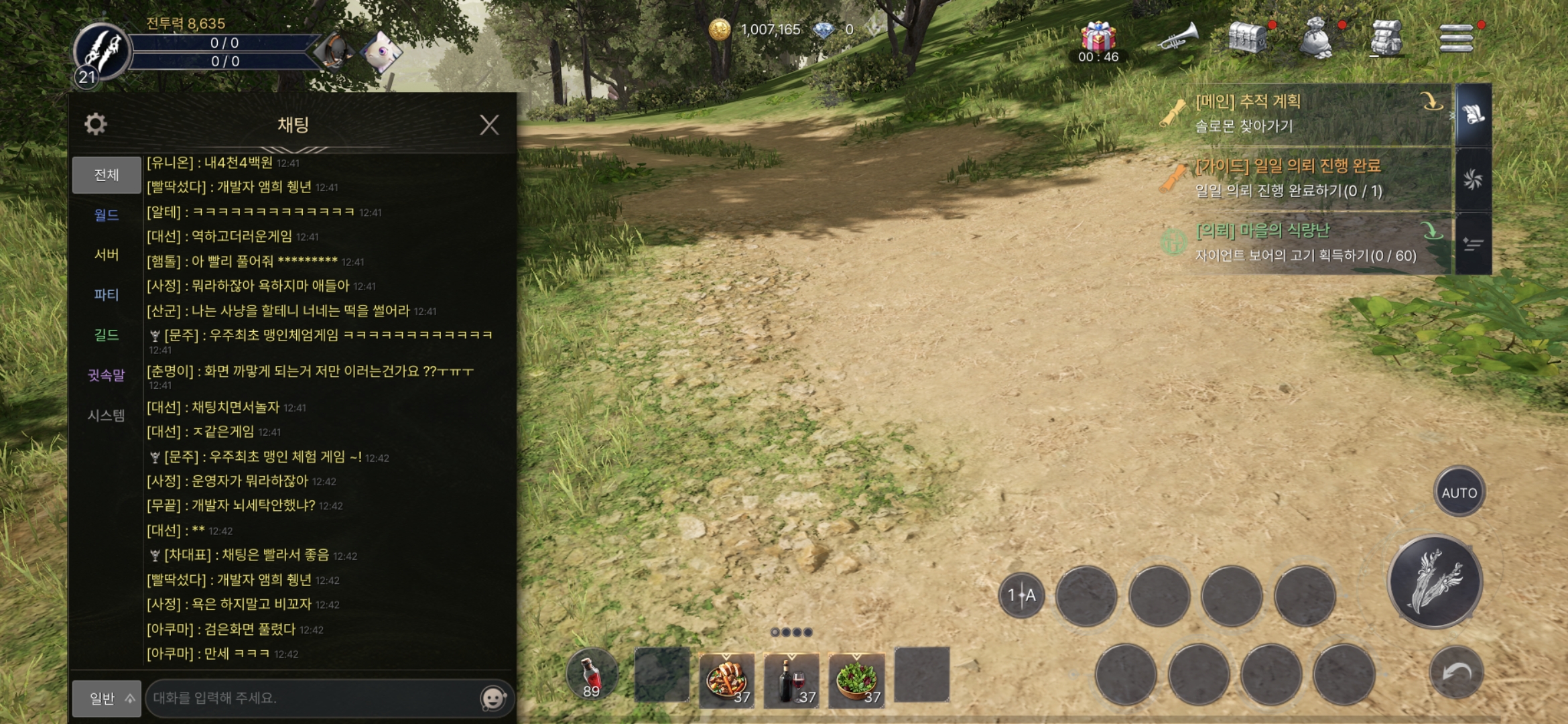Focus the chat message input field
The width and height of the screenshot is (1568, 724).
312,699
